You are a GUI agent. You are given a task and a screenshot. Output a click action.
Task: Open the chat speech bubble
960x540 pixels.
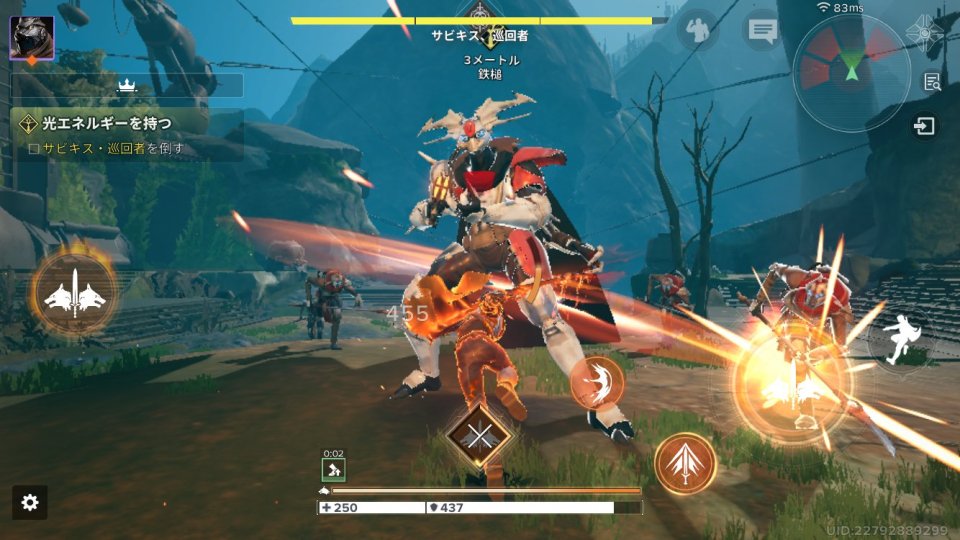pyautogui.click(x=762, y=30)
